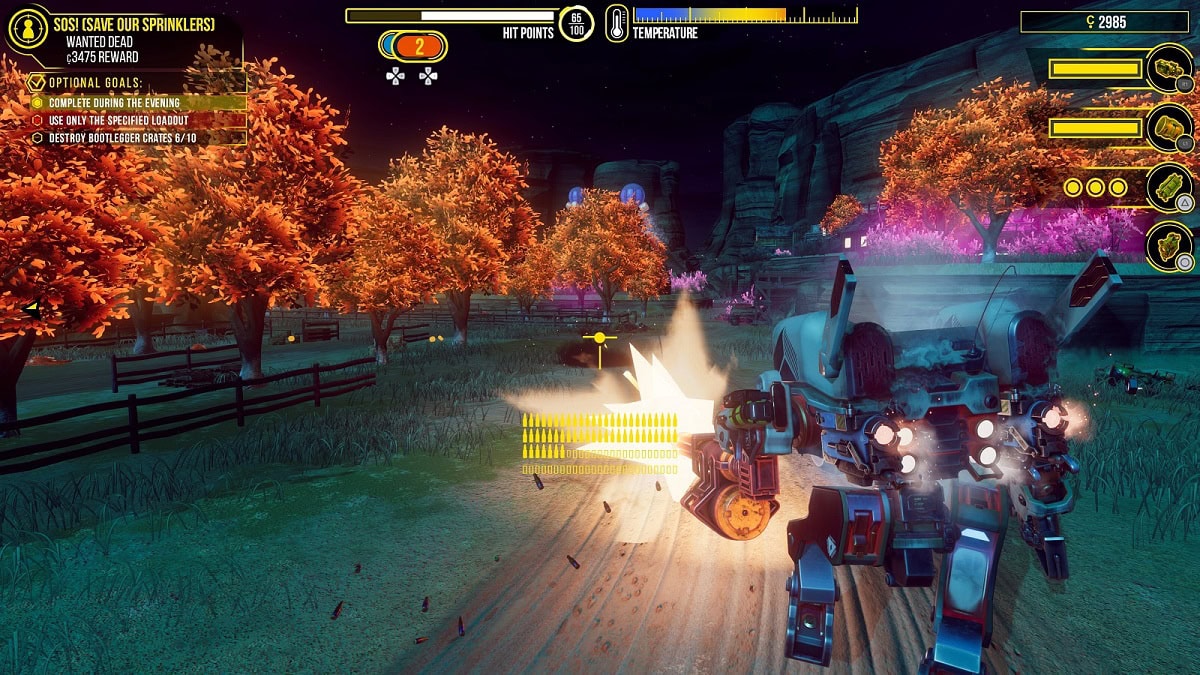The width and height of the screenshot is (1200, 675).
Task: Select the weapon icon without an ammo gauge
Action: [x=1168, y=246]
